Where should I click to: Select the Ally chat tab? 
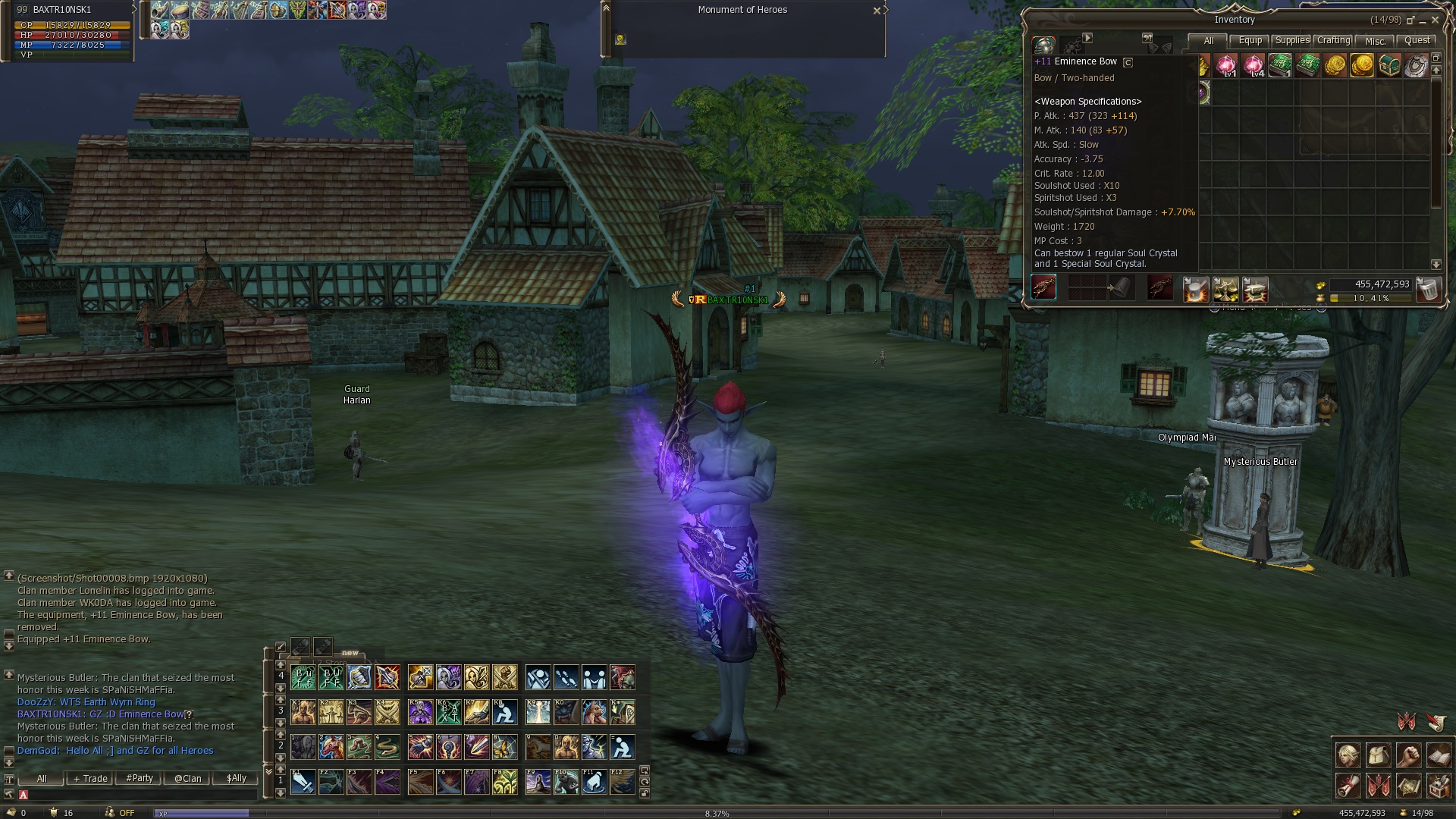click(237, 779)
